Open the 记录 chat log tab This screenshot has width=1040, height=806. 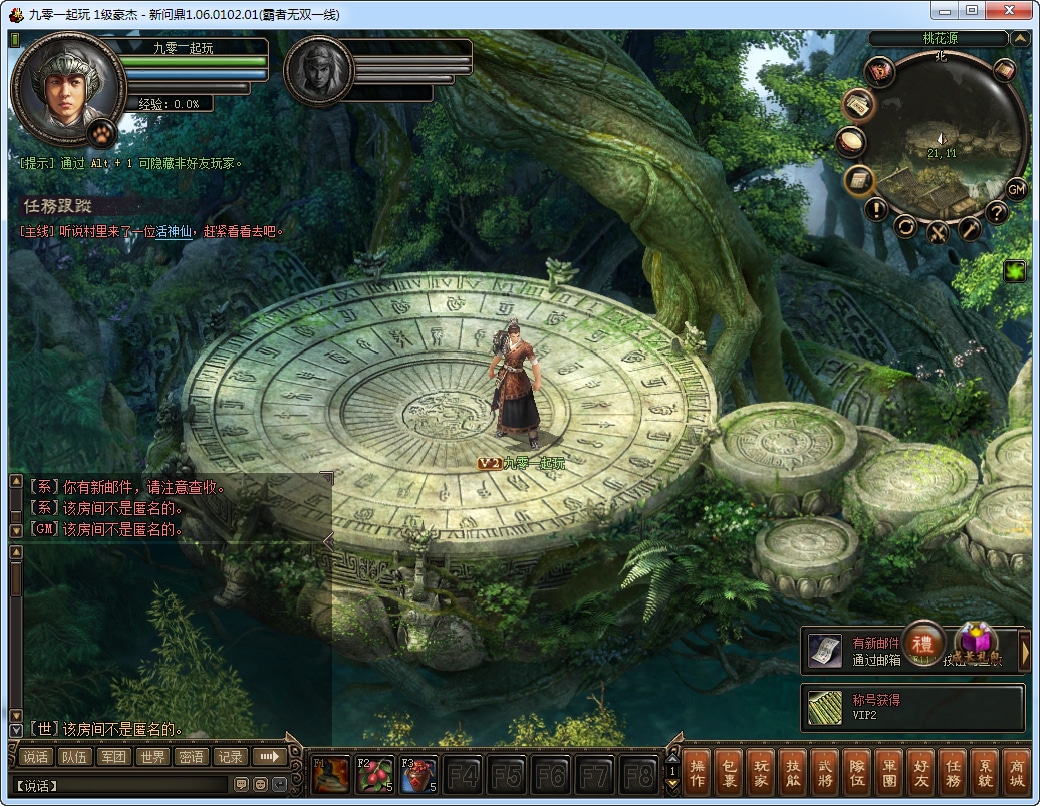[x=230, y=757]
